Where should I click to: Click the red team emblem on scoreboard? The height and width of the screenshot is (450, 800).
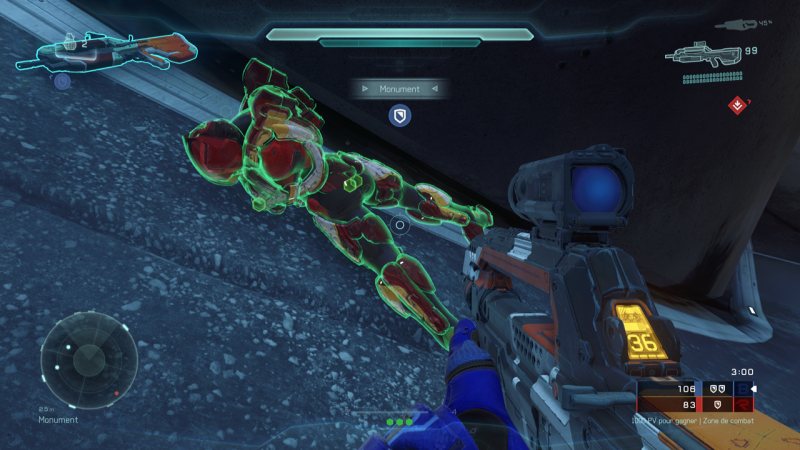click(x=742, y=404)
